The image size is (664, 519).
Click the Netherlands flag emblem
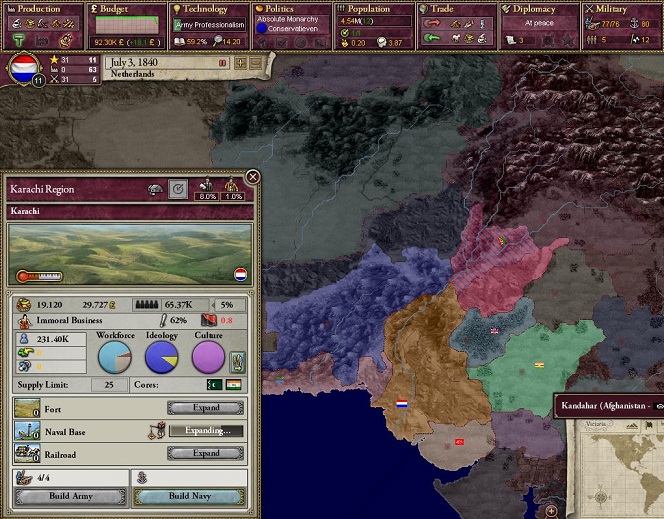click(24, 68)
